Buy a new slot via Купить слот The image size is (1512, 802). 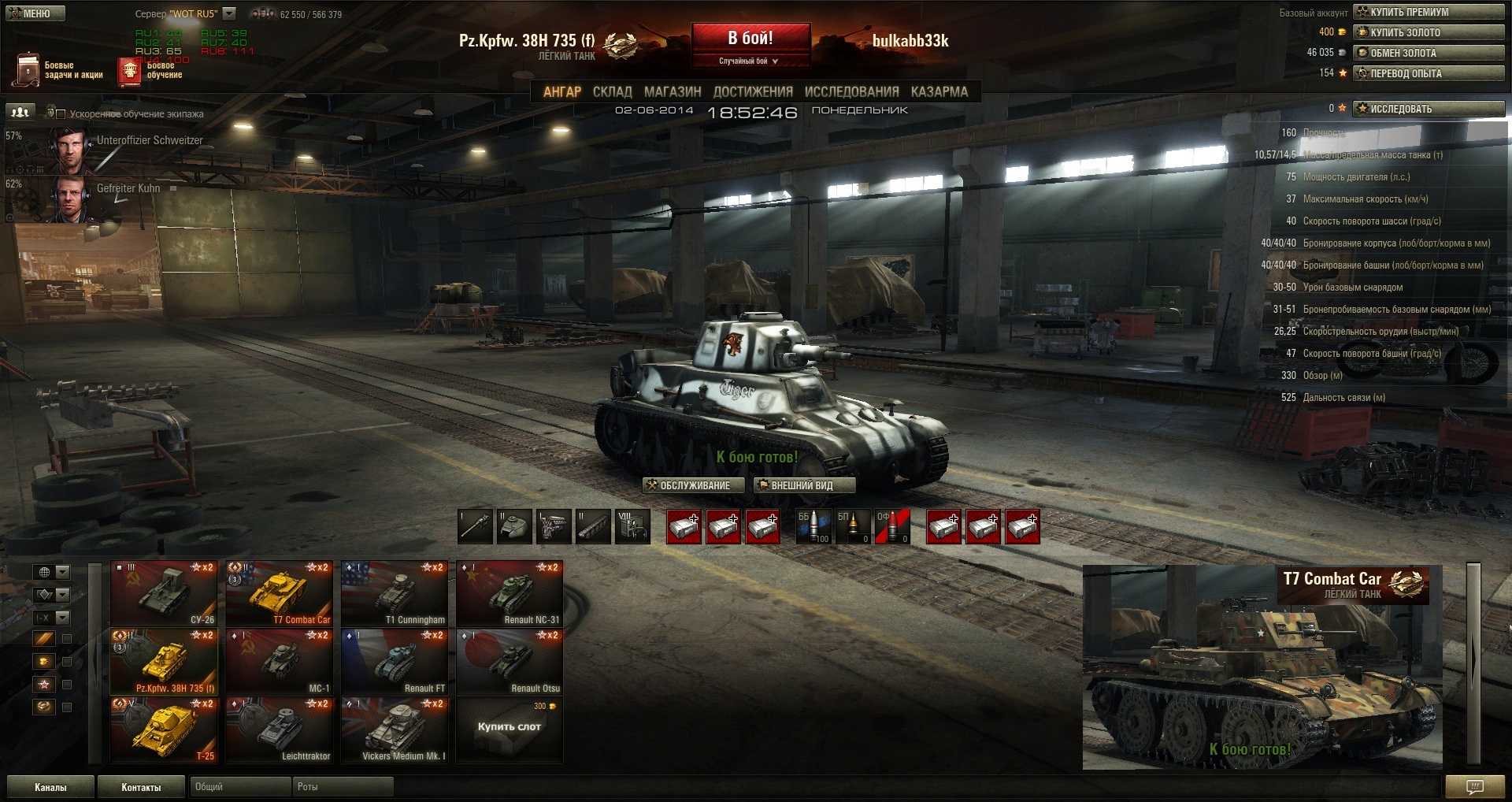click(510, 728)
